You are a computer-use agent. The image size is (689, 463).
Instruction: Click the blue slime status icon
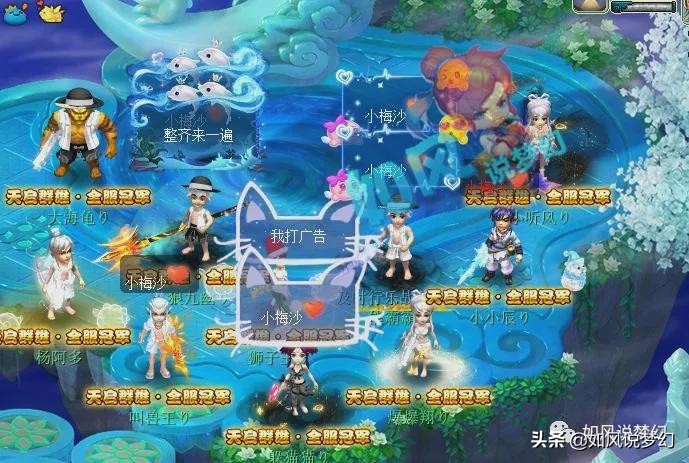13,12
